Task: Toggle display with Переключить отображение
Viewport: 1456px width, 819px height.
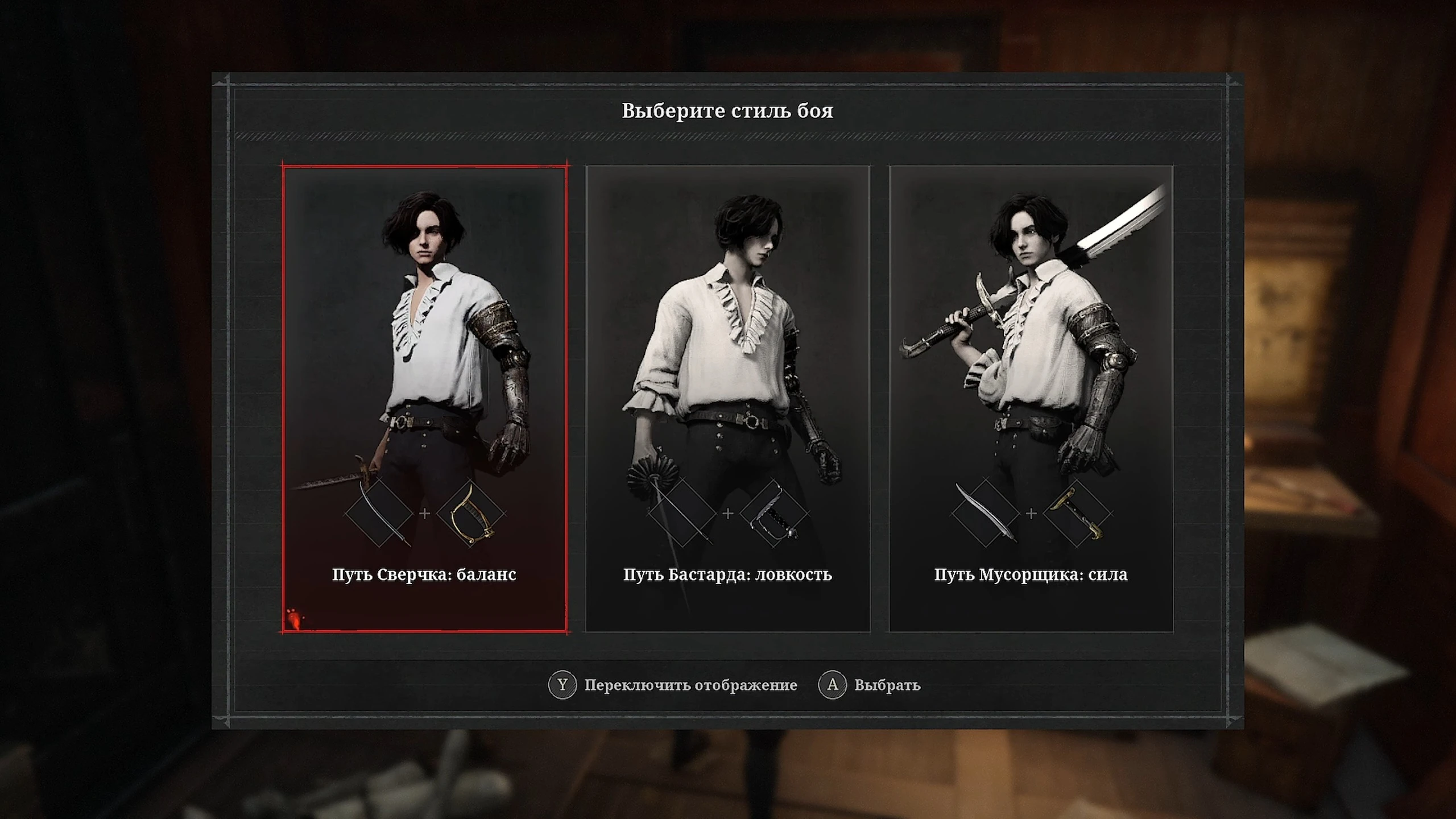Action: [x=690, y=685]
